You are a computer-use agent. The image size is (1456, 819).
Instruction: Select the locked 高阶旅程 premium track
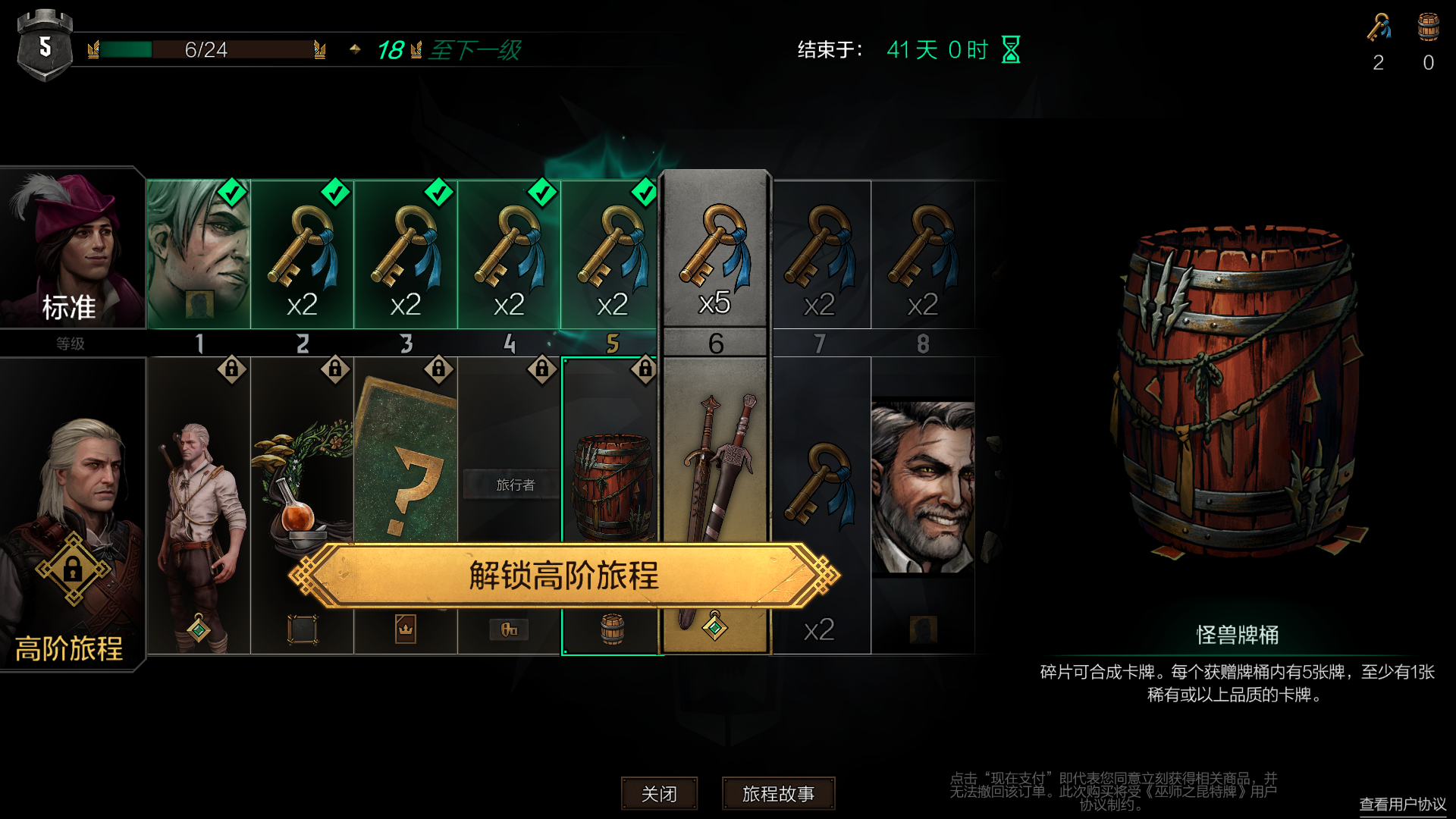pos(72,516)
